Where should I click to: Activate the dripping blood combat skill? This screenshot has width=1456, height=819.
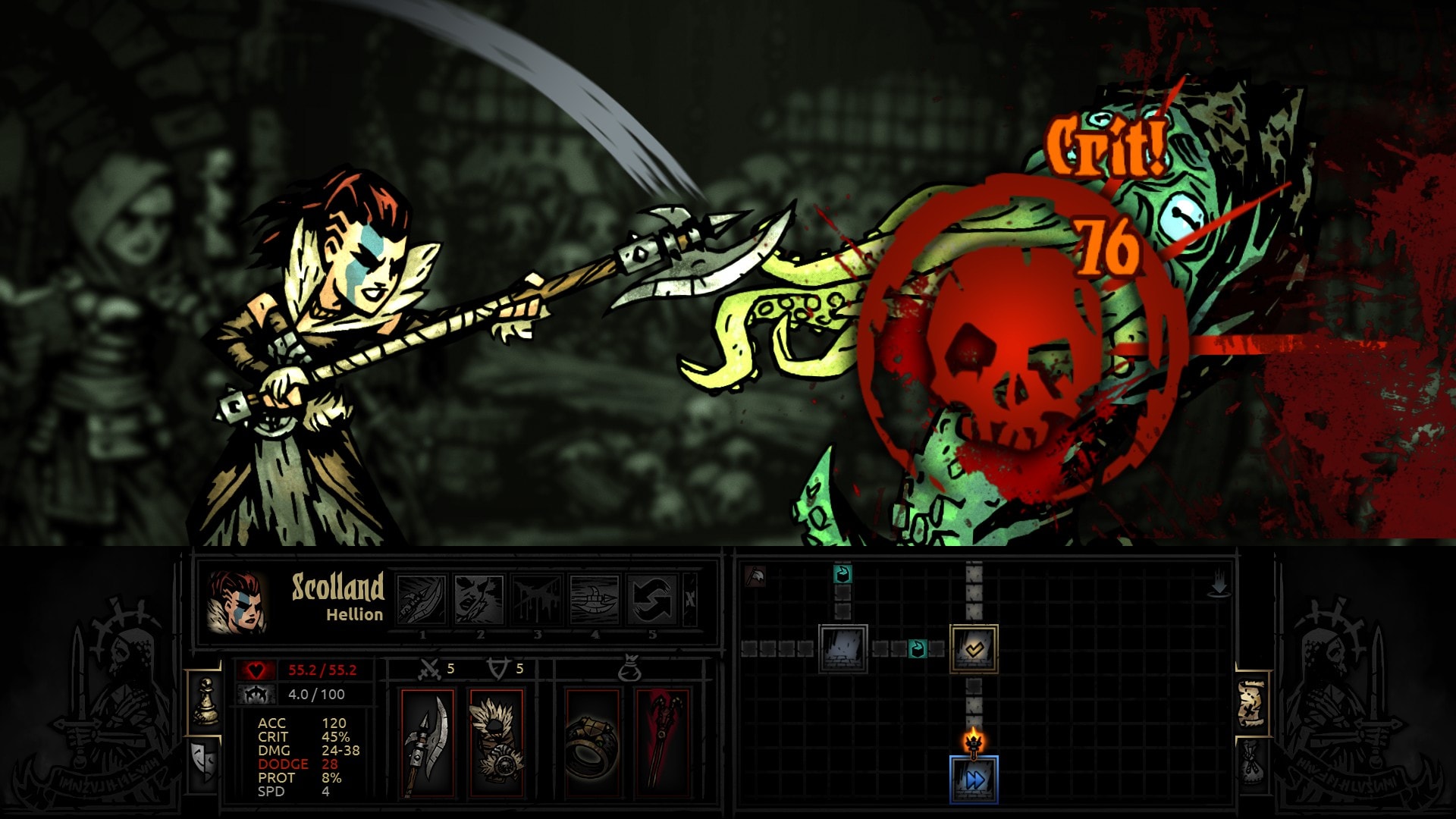click(537, 599)
